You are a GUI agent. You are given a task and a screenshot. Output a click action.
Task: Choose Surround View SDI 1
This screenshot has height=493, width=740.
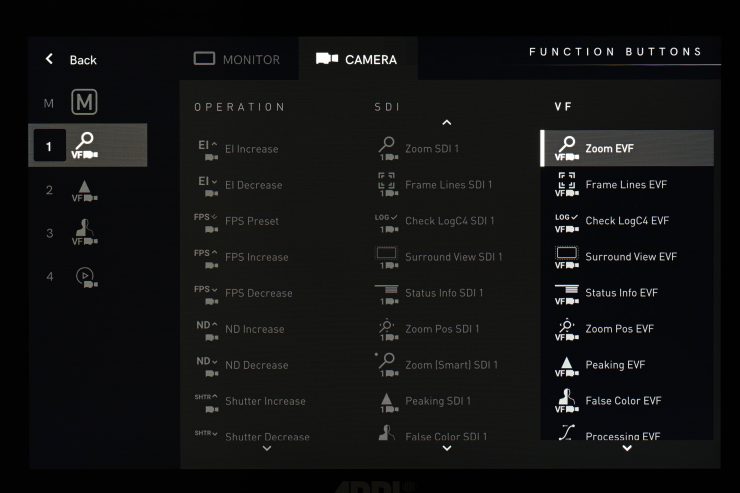click(453, 257)
